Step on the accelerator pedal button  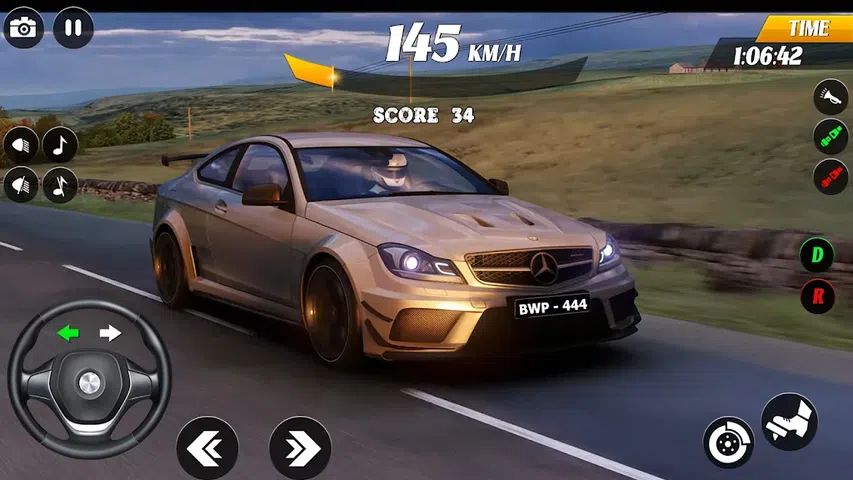click(789, 421)
